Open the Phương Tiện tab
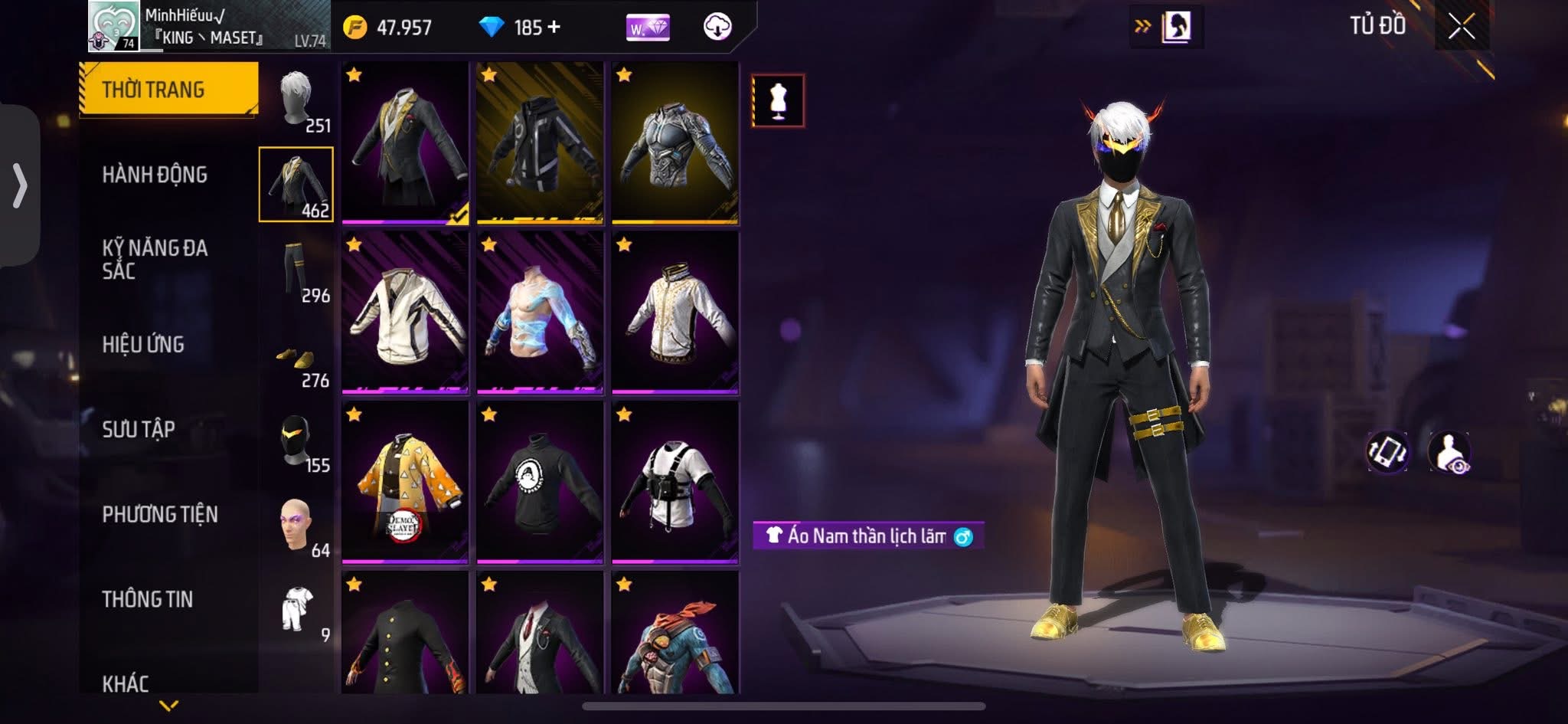 point(160,514)
